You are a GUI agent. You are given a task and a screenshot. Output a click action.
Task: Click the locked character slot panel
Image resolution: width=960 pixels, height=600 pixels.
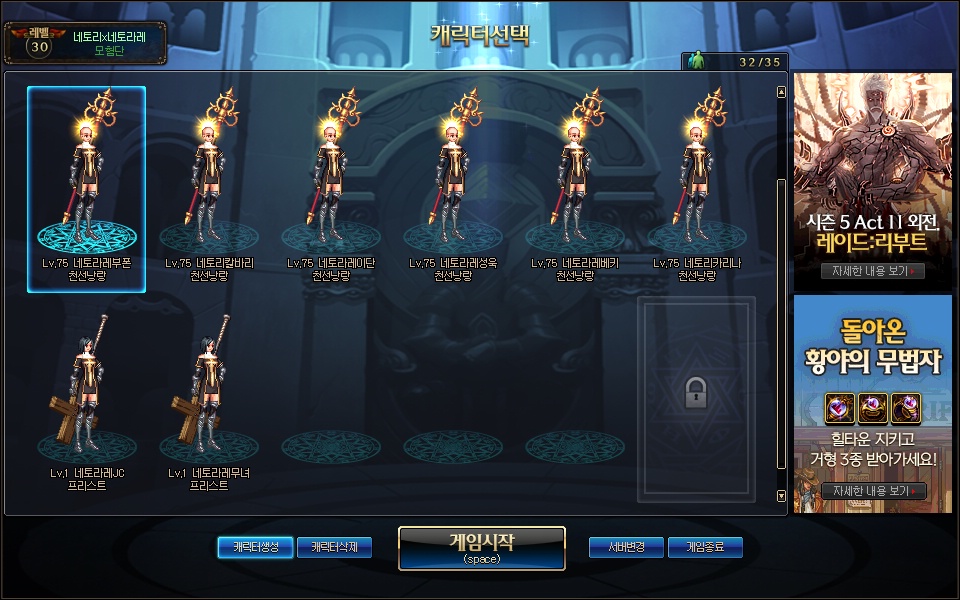click(x=697, y=398)
